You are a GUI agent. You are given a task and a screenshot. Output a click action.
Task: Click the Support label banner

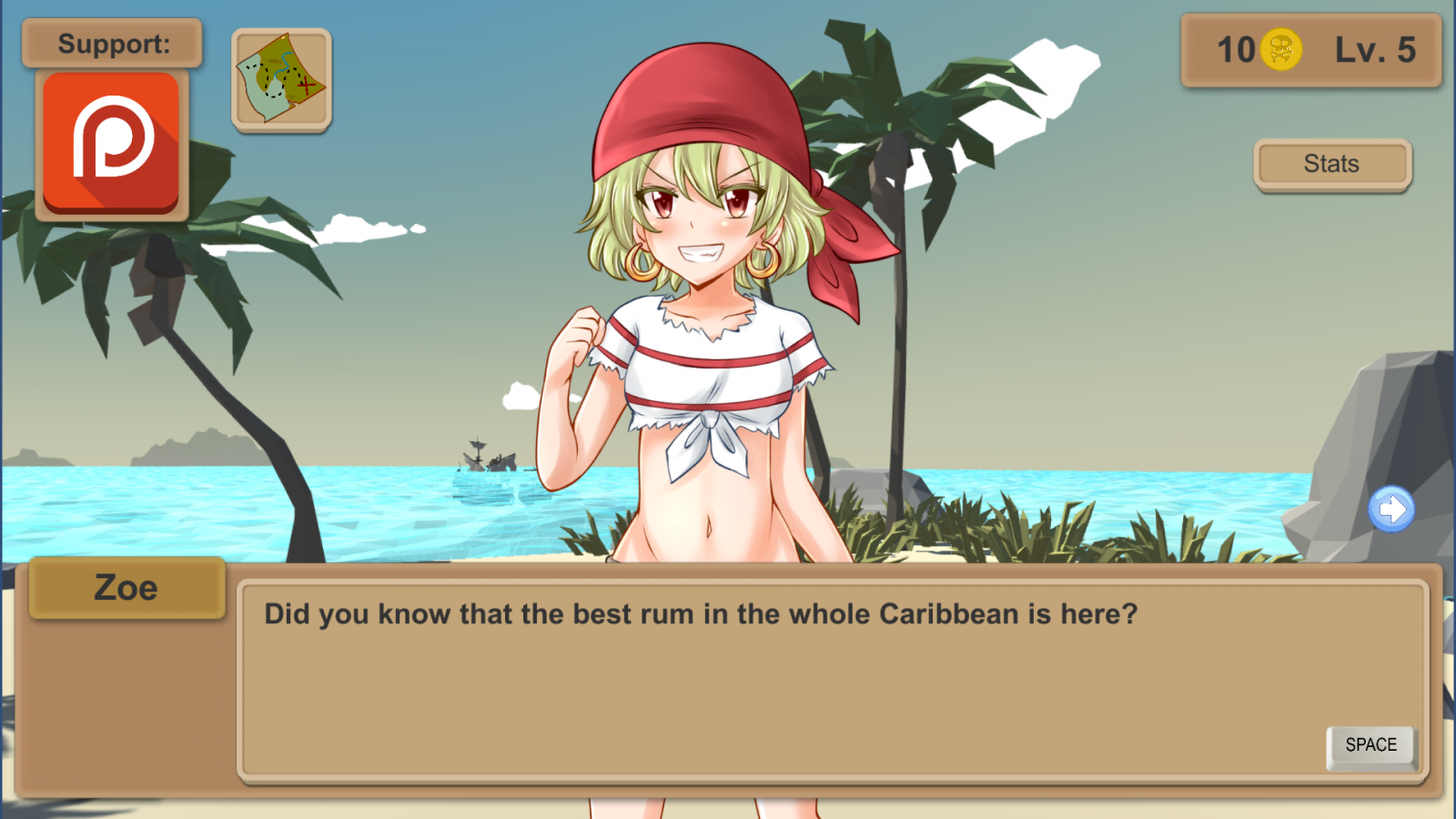click(111, 43)
